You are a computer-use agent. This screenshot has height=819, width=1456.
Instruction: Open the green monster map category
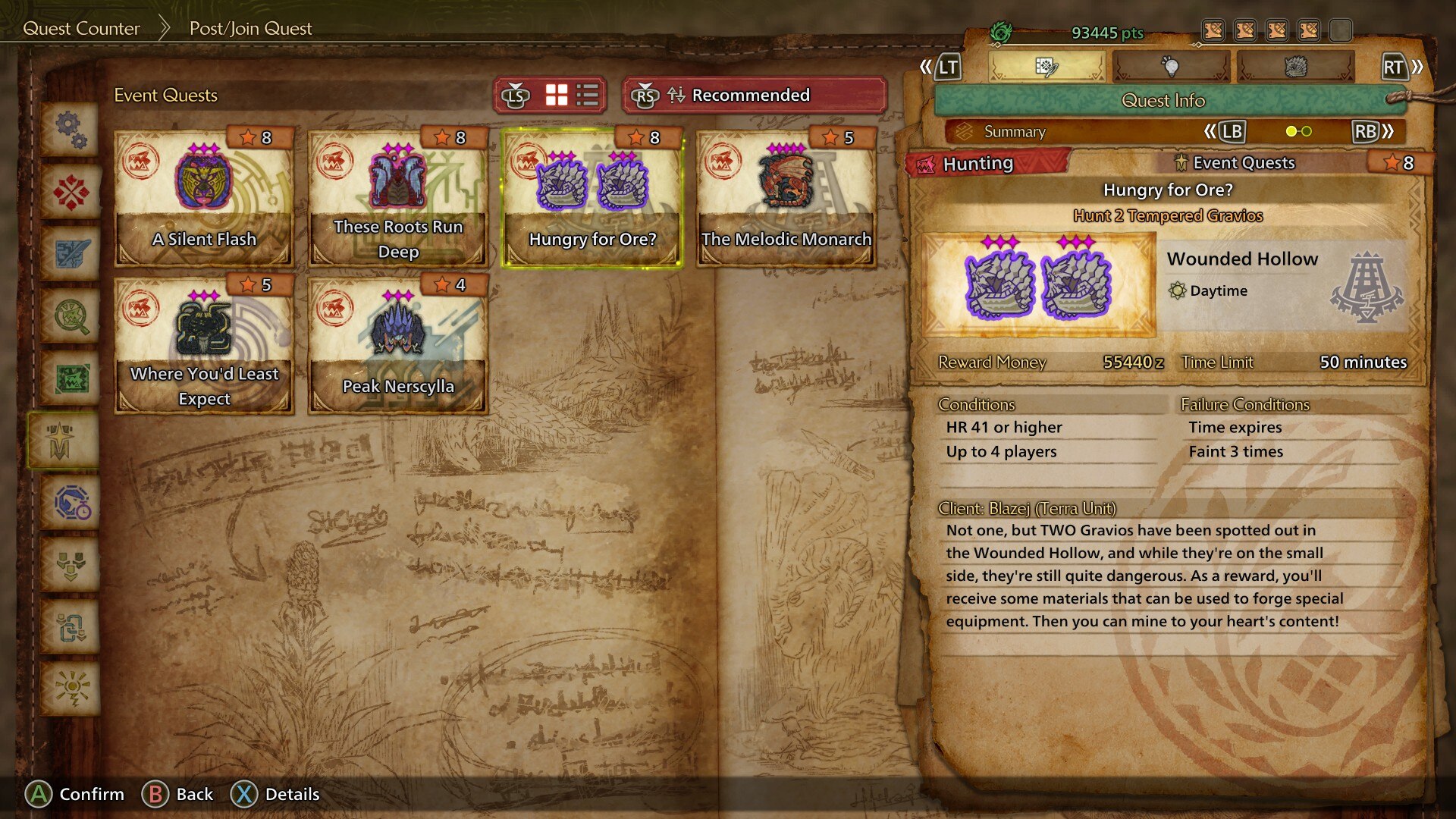point(71,378)
